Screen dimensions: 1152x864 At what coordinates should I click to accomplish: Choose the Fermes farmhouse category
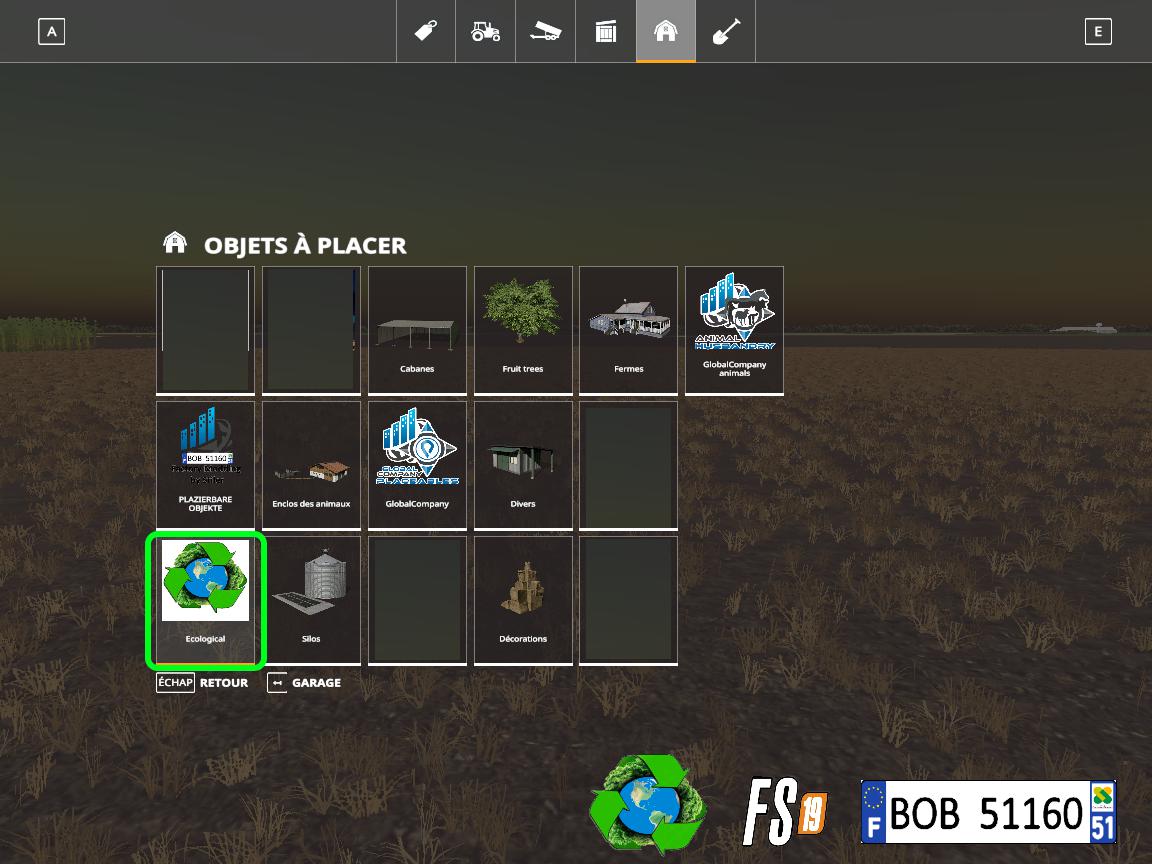628,330
